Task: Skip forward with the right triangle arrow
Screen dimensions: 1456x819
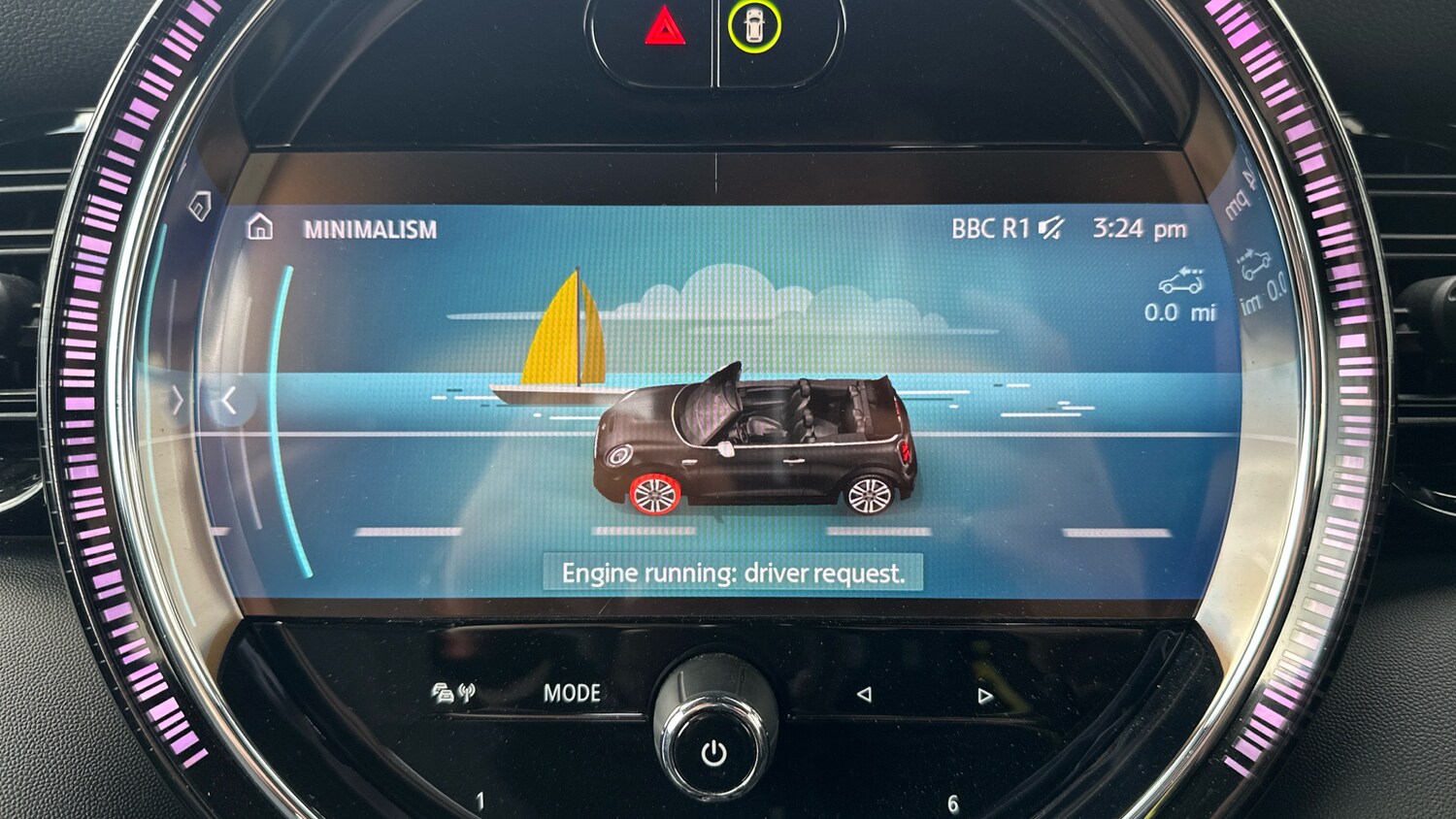Action: click(x=985, y=695)
